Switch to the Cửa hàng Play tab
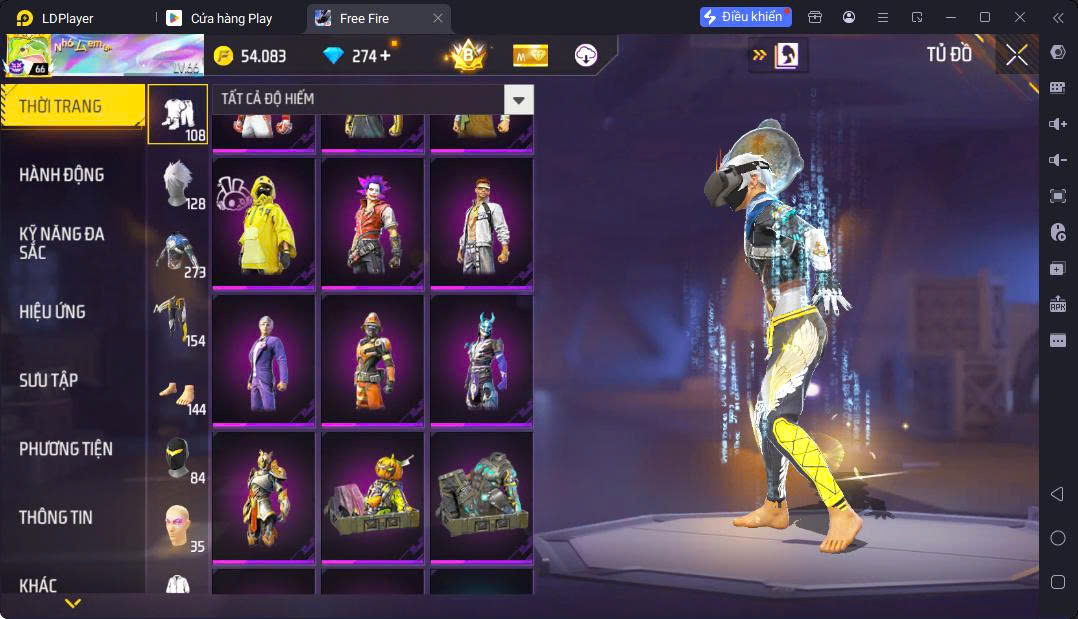Image resolution: width=1078 pixels, height=619 pixels. pos(231,18)
